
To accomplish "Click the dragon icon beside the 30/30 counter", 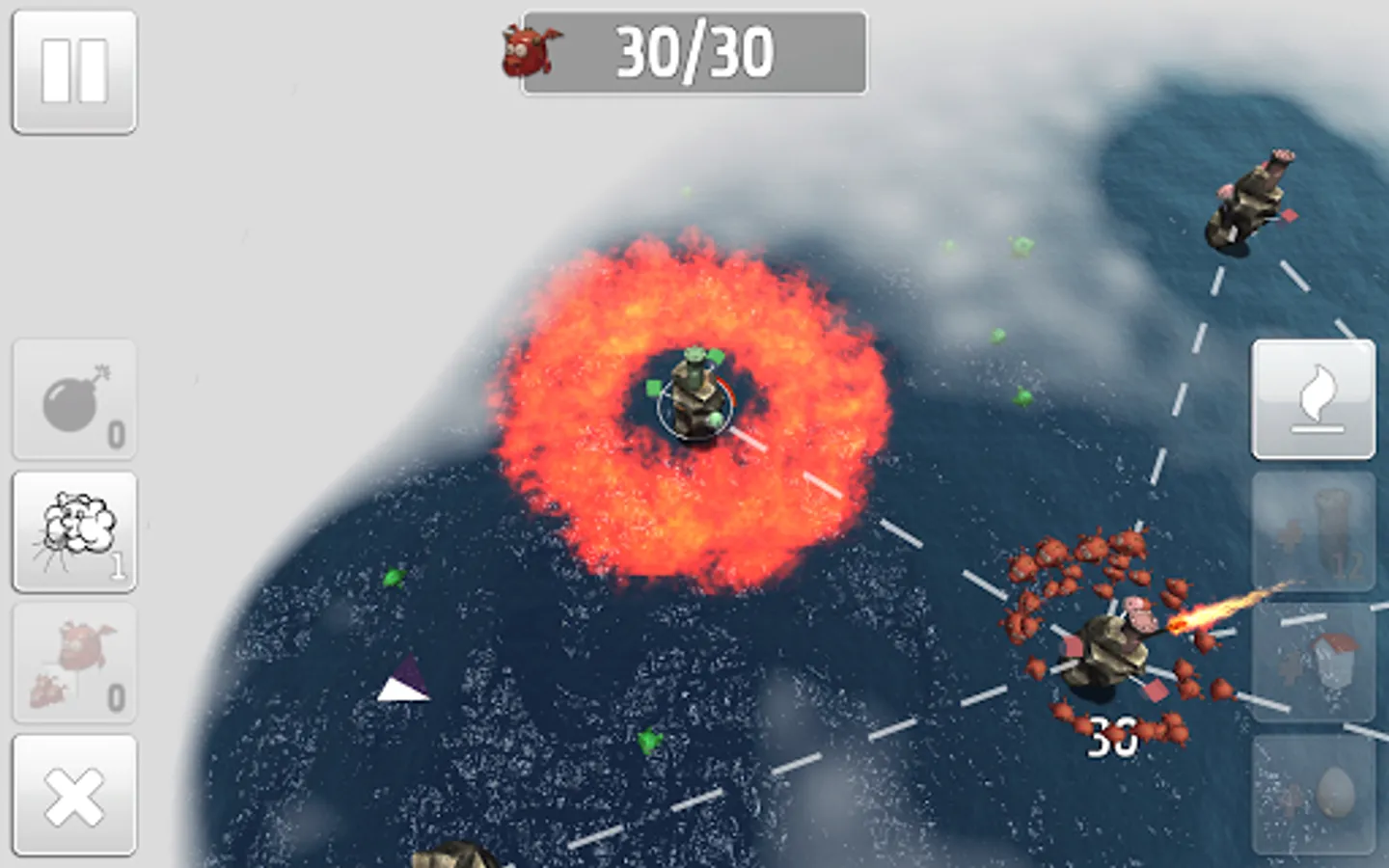I will (x=530, y=53).
